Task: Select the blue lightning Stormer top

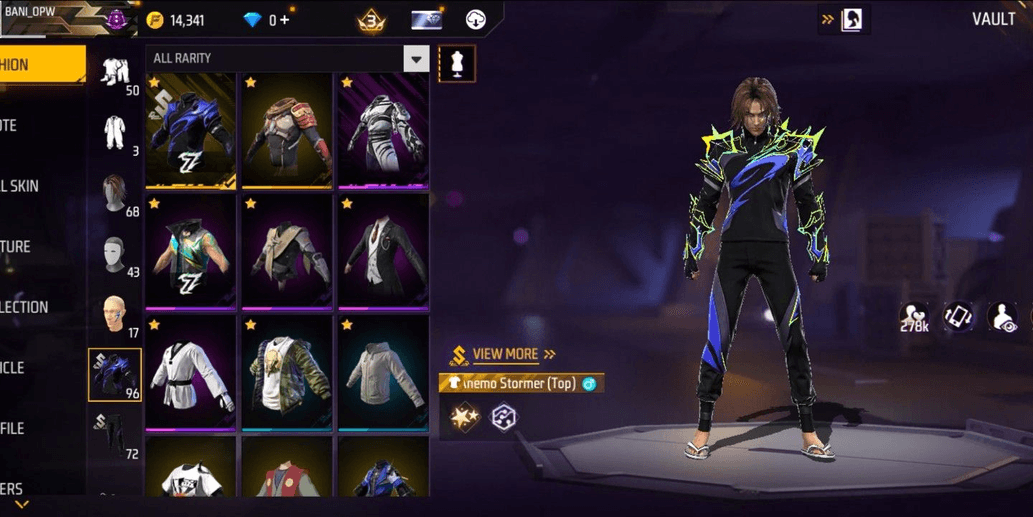Action: [191, 129]
